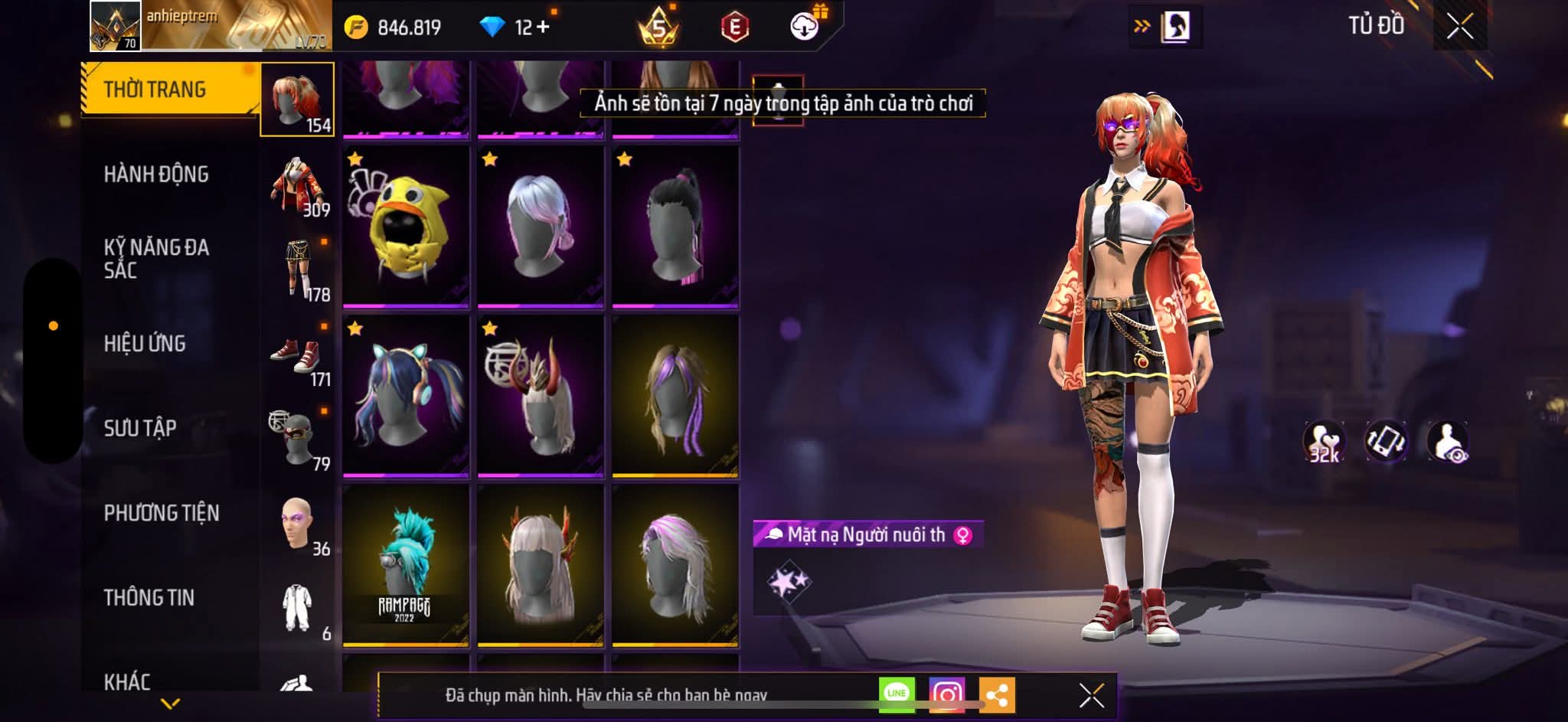Screen dimensions: 1568x722
Task: Select the red skirt bottoms category icon
Action: [299, 268]
